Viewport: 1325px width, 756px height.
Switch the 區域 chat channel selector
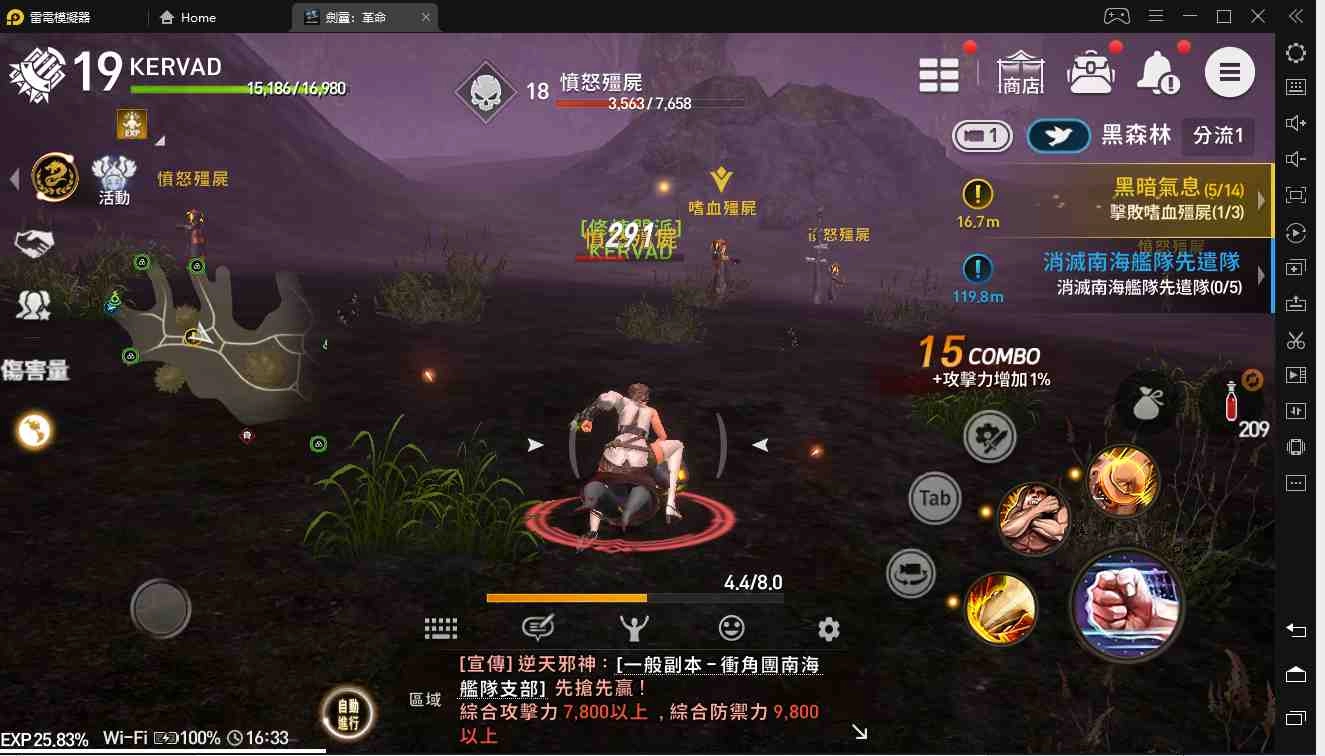click(x=427, y=700)
